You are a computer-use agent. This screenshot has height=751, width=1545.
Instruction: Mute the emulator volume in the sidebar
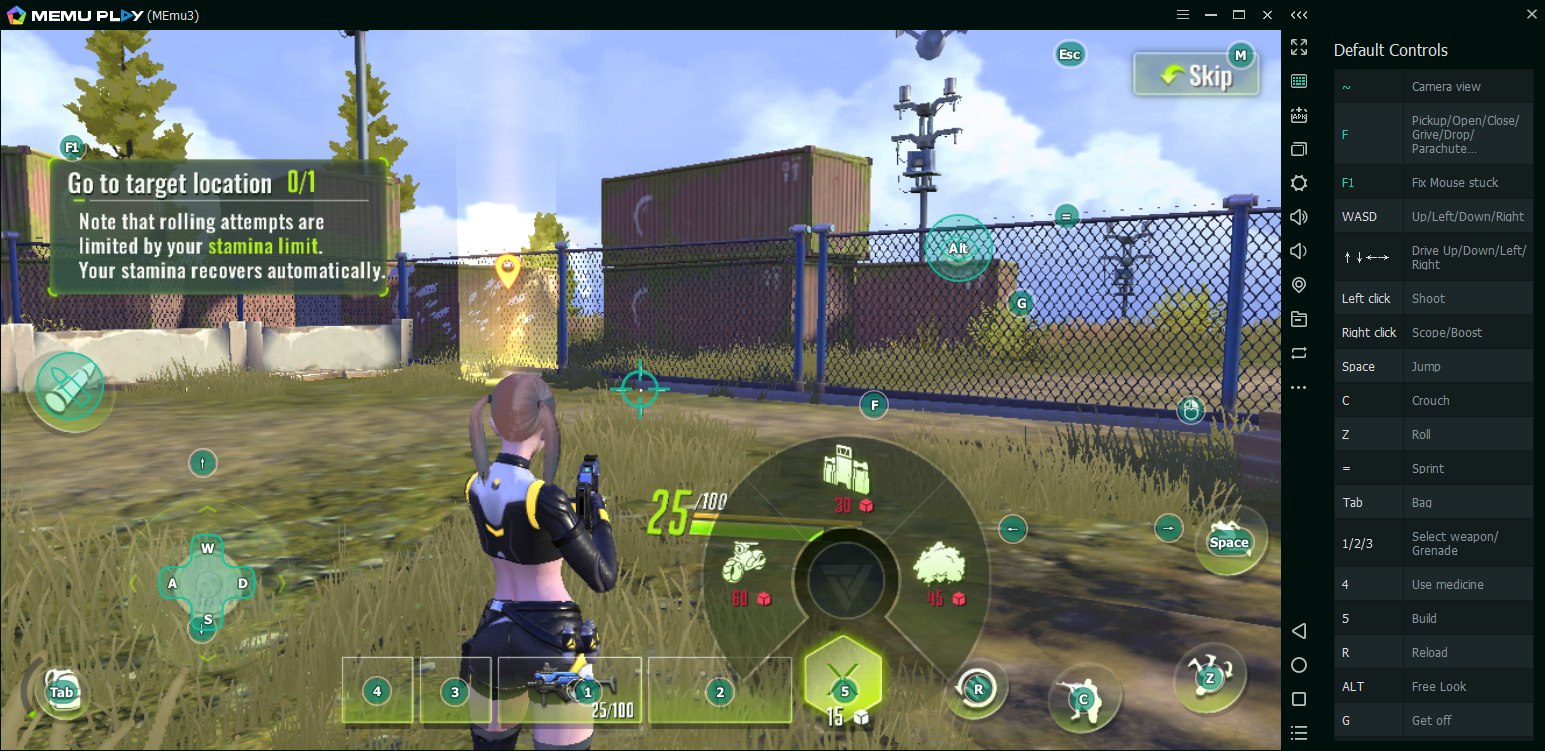click(x=1298, y=250)
